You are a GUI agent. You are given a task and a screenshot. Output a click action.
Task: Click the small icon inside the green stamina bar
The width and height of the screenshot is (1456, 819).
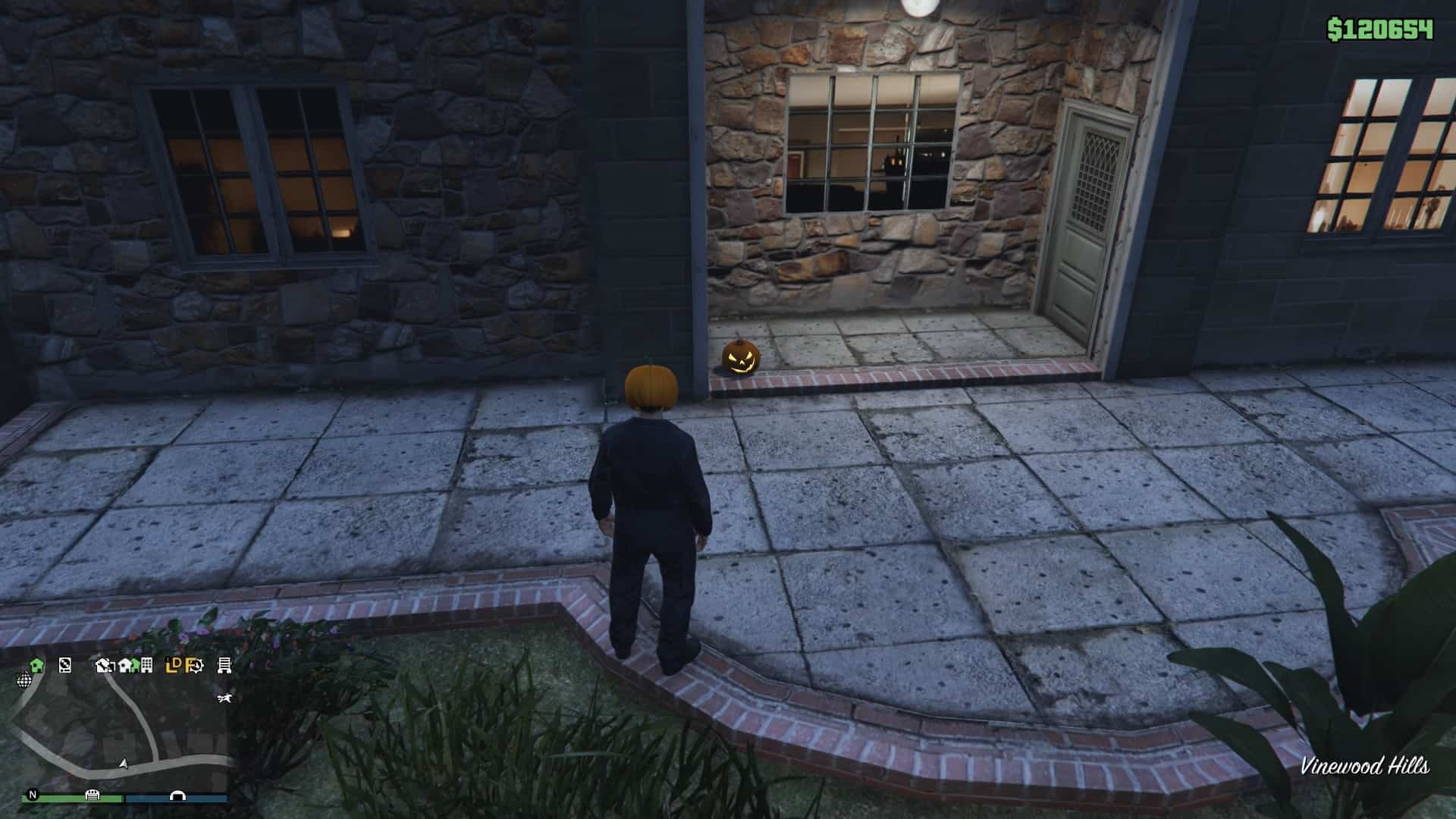[x=93, y=796]
